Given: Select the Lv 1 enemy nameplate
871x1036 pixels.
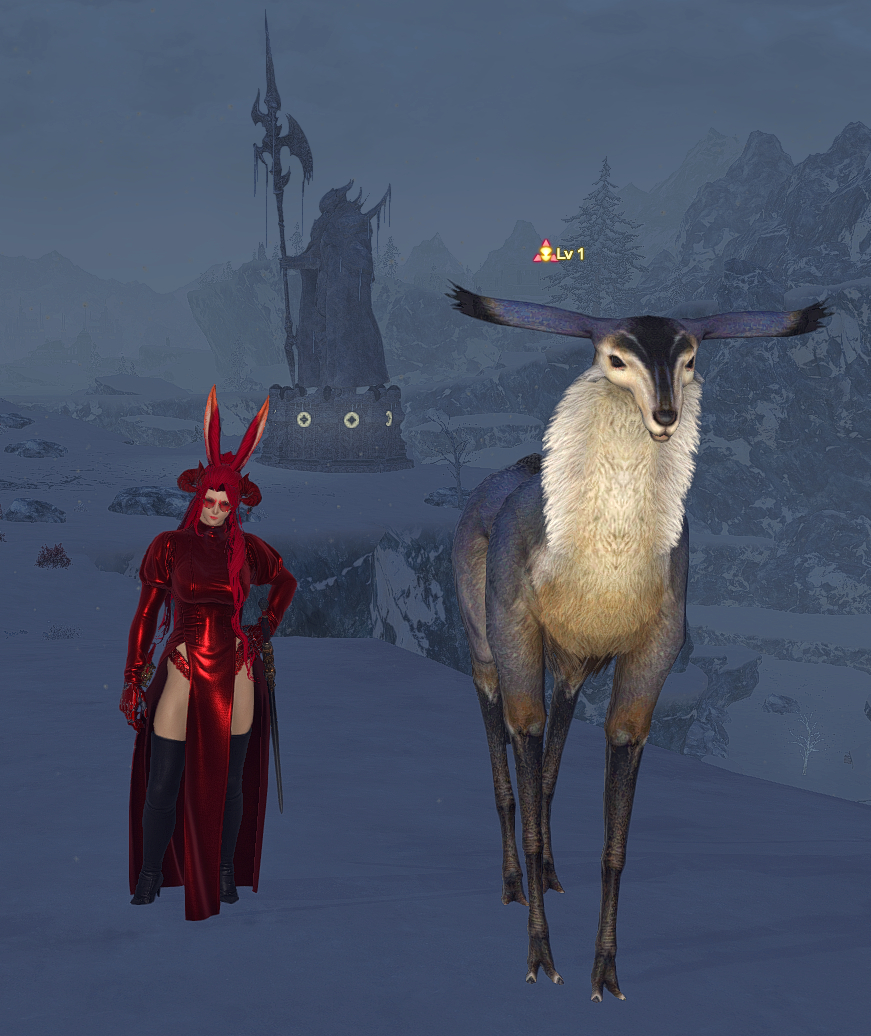Looking at the screenshot, I should pyautogui.click(x=560, y=253).
